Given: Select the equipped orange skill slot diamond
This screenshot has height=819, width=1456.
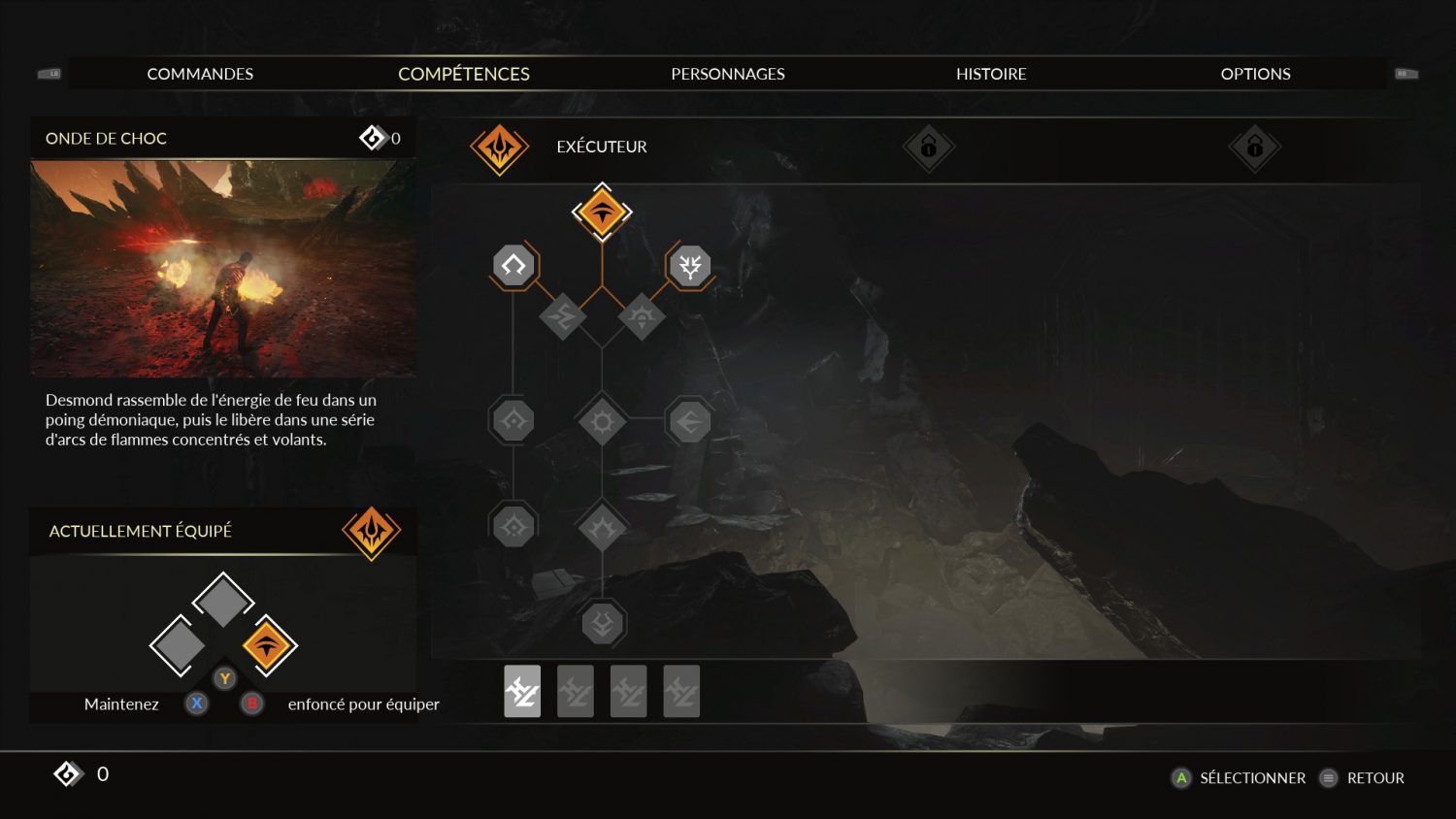Looking at the screenshot, I should pyautogui.click(x=268, y=645).
